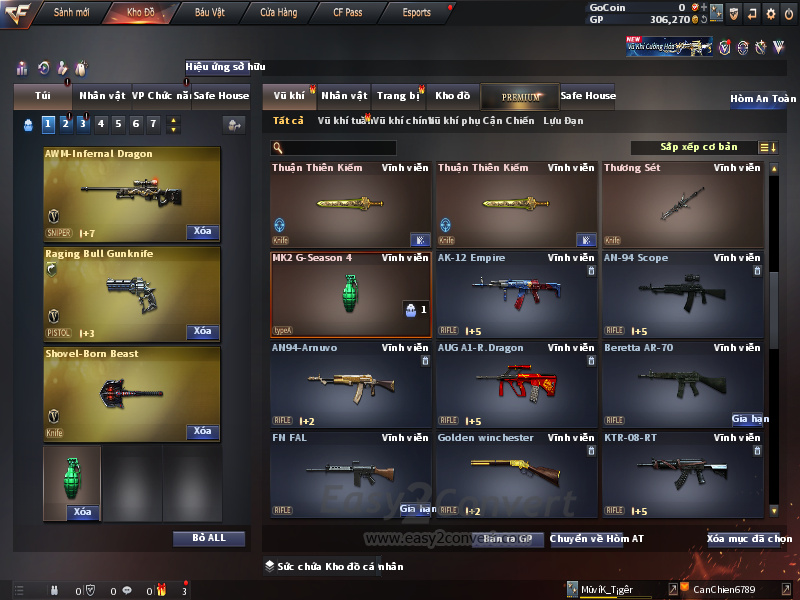Open the Cửa Hàng shop

click(278, 13)
